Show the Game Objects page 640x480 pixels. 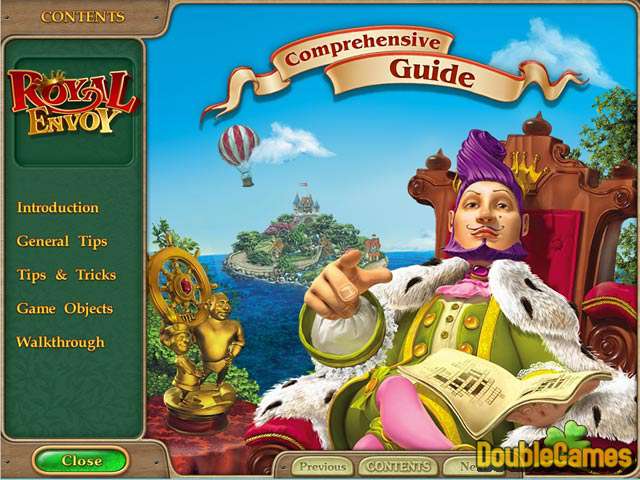[x=64, y=309]
